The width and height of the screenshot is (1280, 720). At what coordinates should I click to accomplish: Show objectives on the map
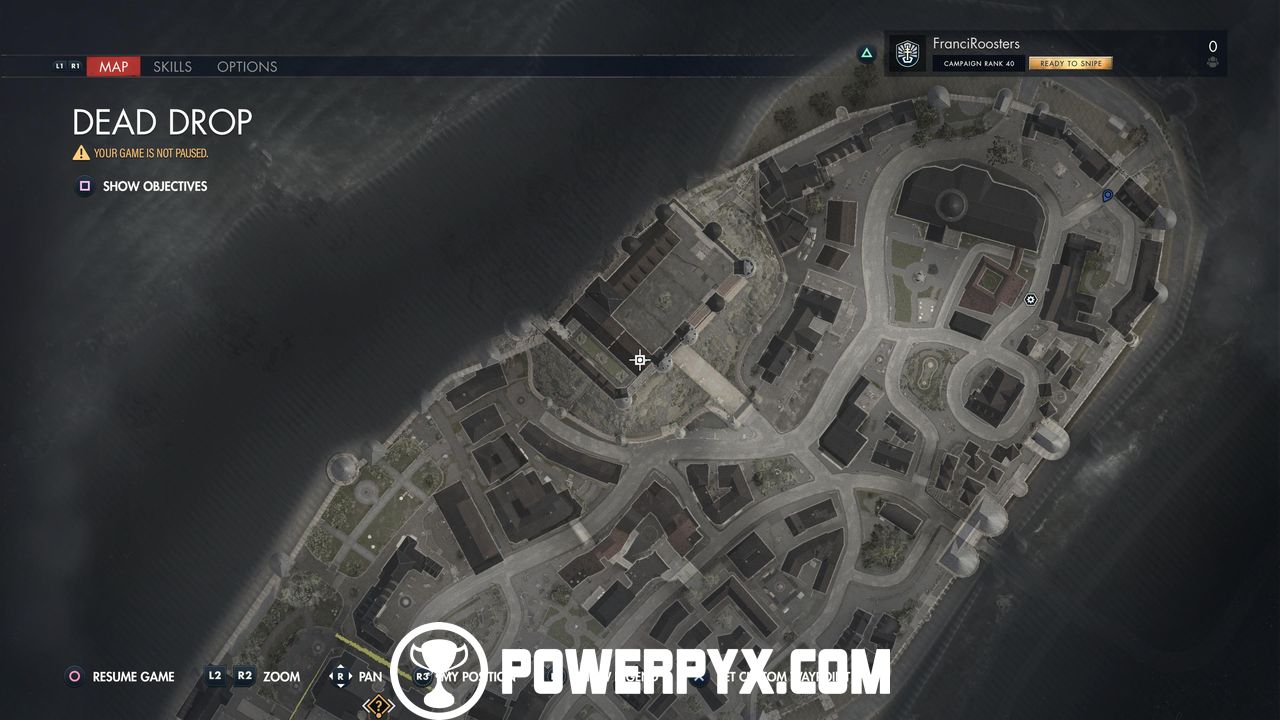click(154, 186)
